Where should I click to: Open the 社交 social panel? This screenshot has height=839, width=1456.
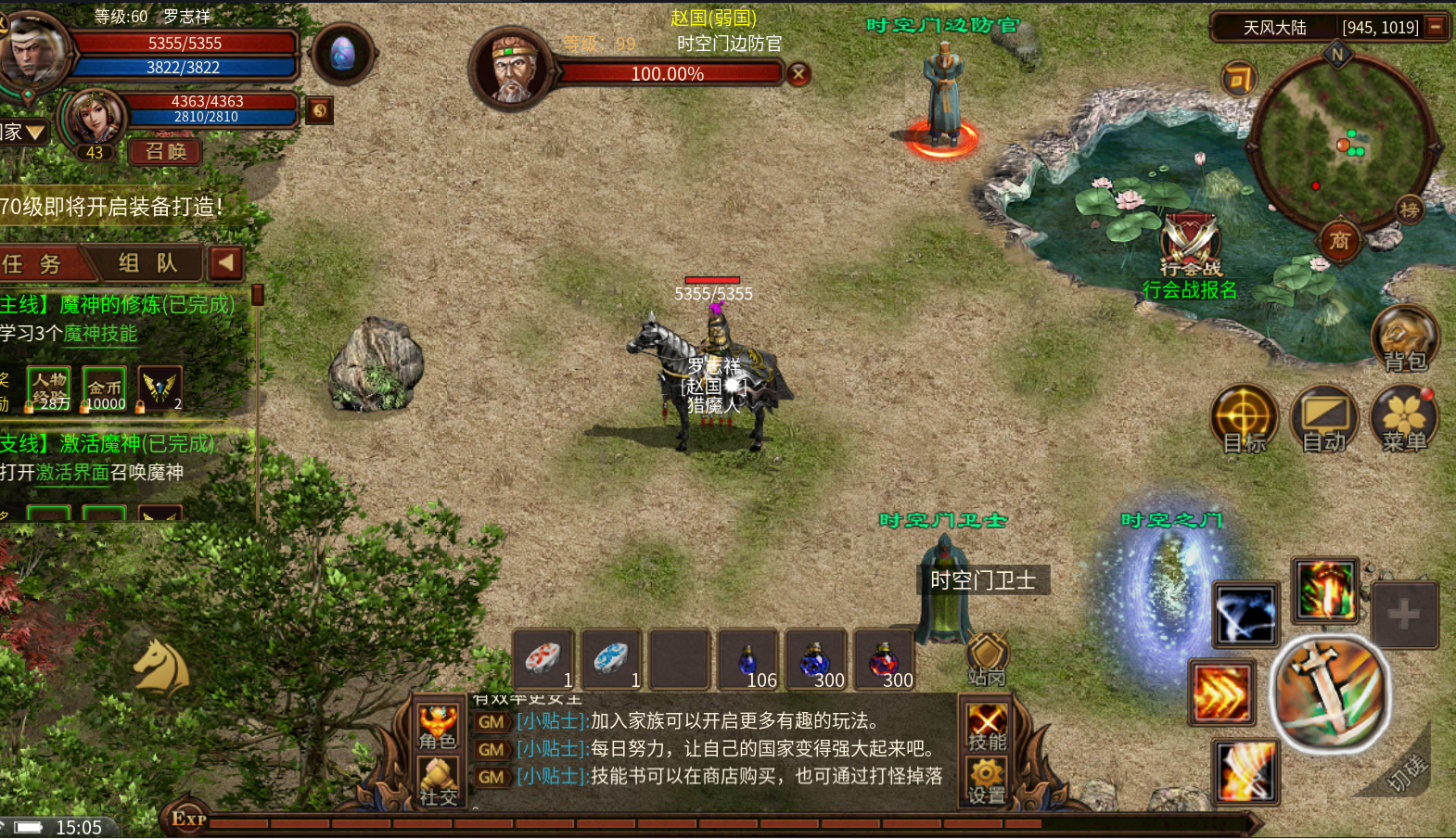[438, 781]
